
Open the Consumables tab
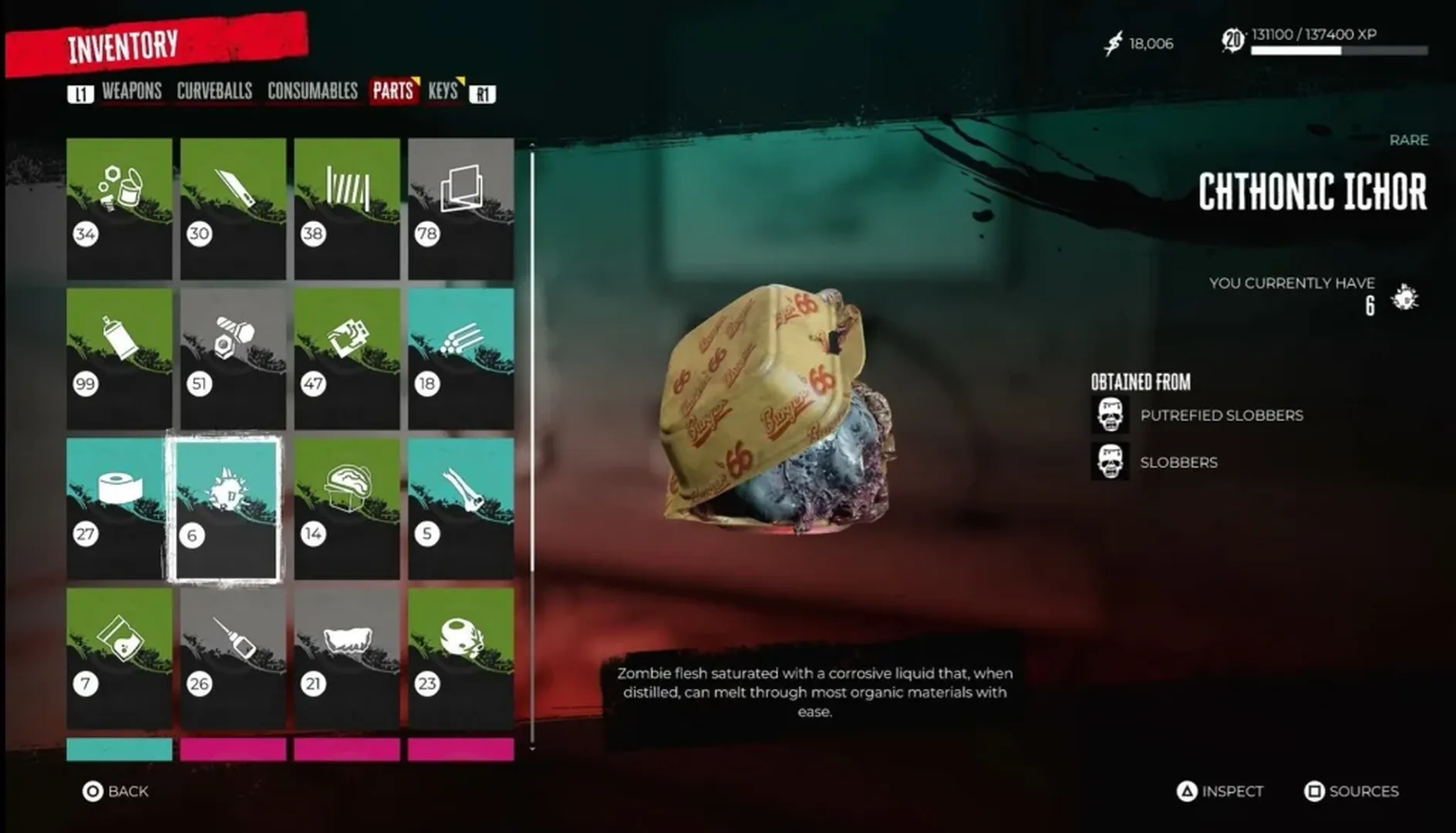tap(313, 90)
